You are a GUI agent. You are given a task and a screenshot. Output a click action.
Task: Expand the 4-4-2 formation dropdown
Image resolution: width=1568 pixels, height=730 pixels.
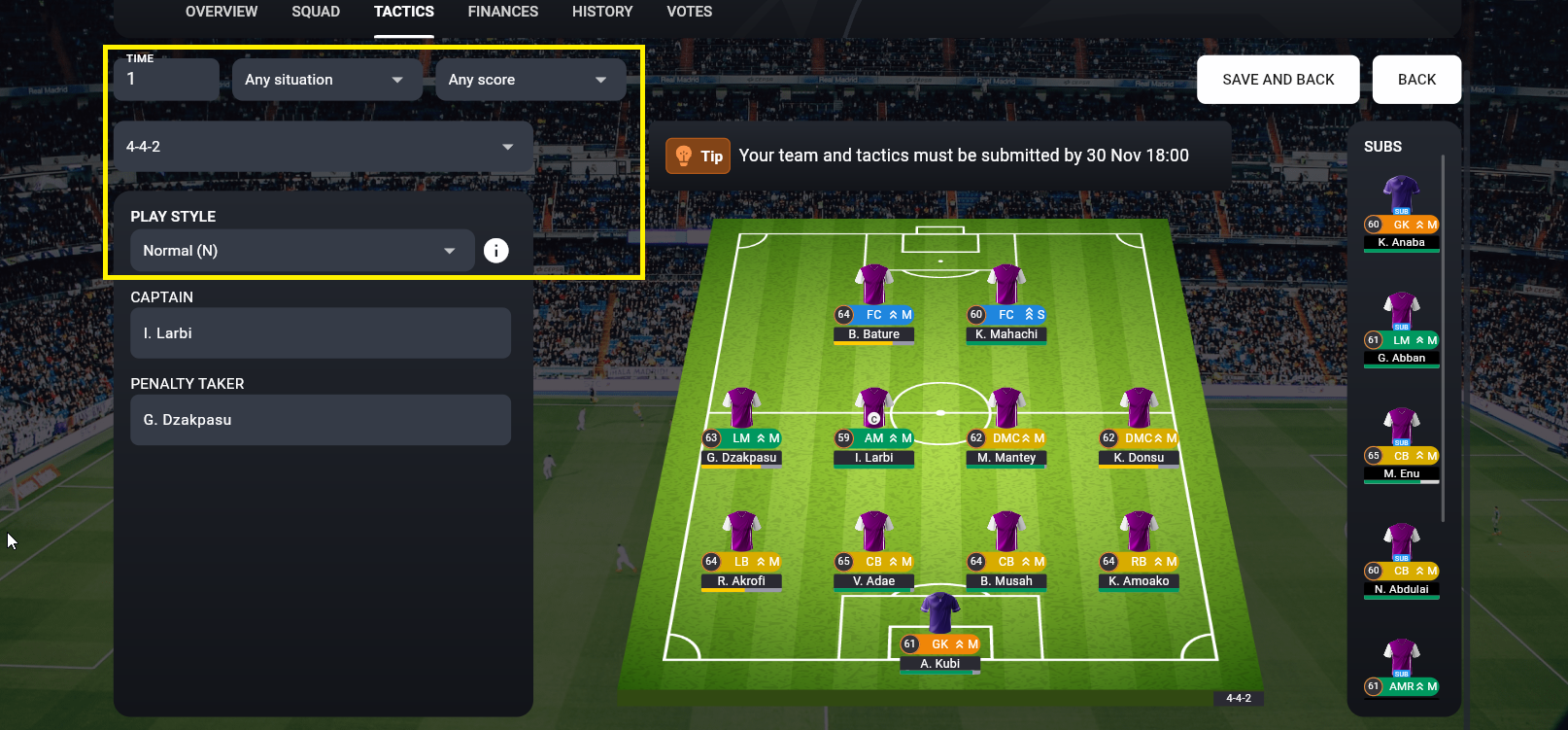click(323, 147)
